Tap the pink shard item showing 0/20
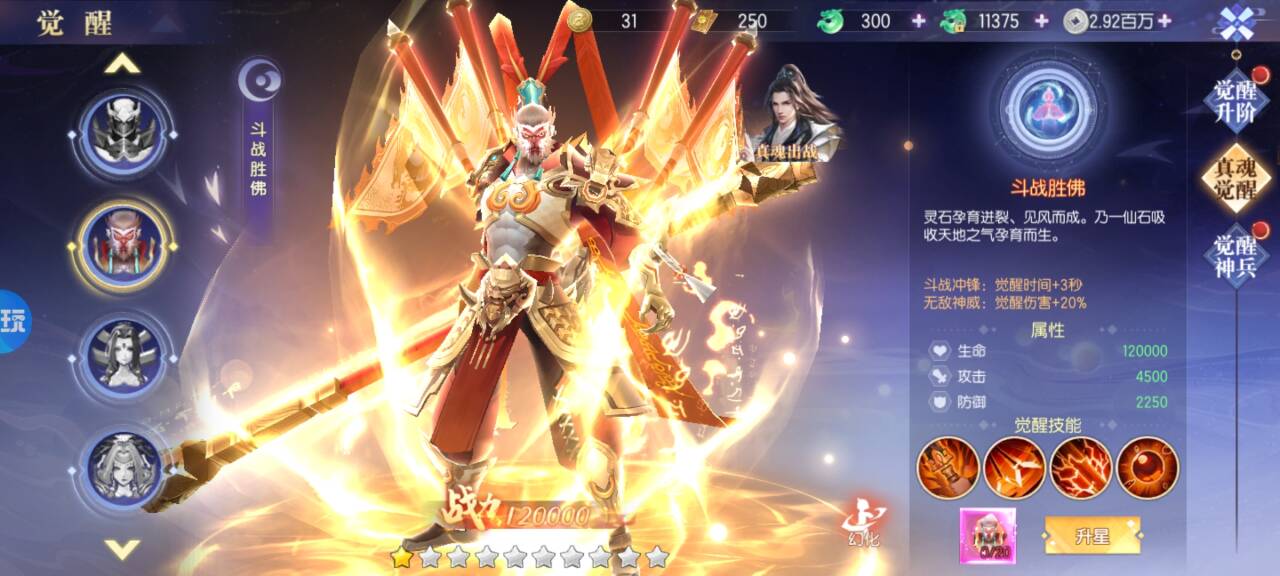This screenshot has width=1280, height=576. [x=987, y=535]
